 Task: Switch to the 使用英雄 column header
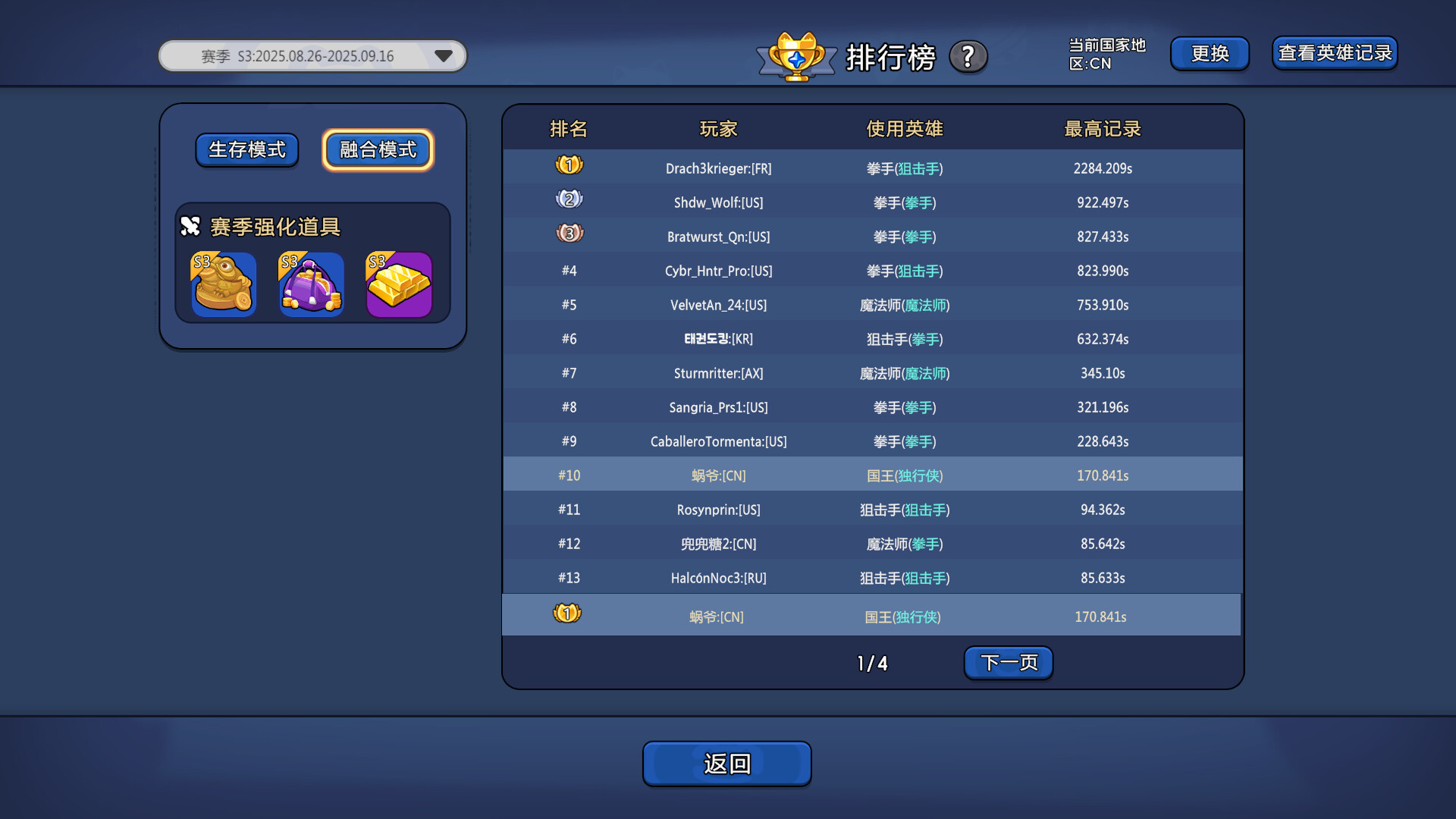click(905, 129)
